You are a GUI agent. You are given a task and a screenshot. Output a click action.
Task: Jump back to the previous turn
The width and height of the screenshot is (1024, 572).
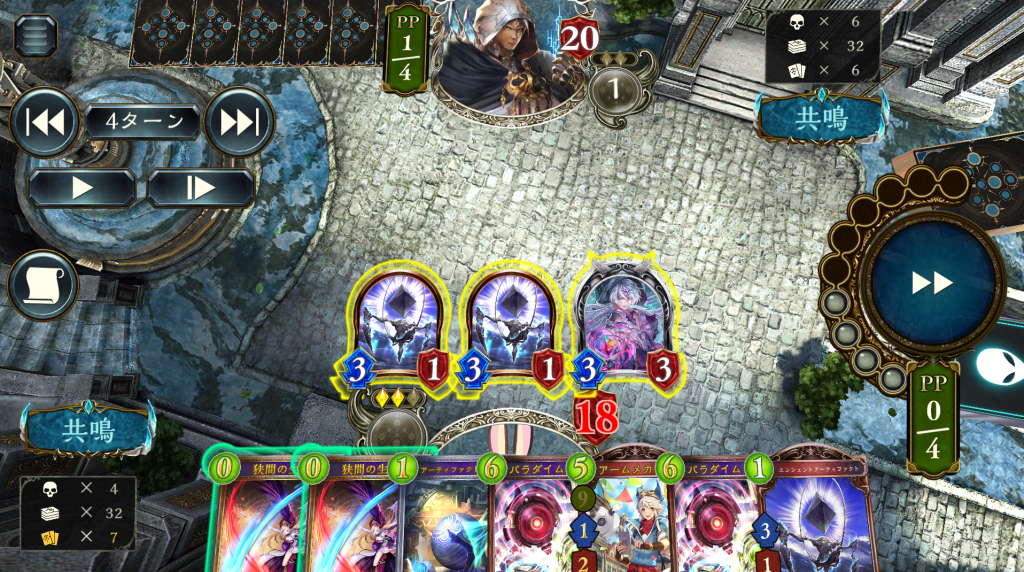coord(45,122)
